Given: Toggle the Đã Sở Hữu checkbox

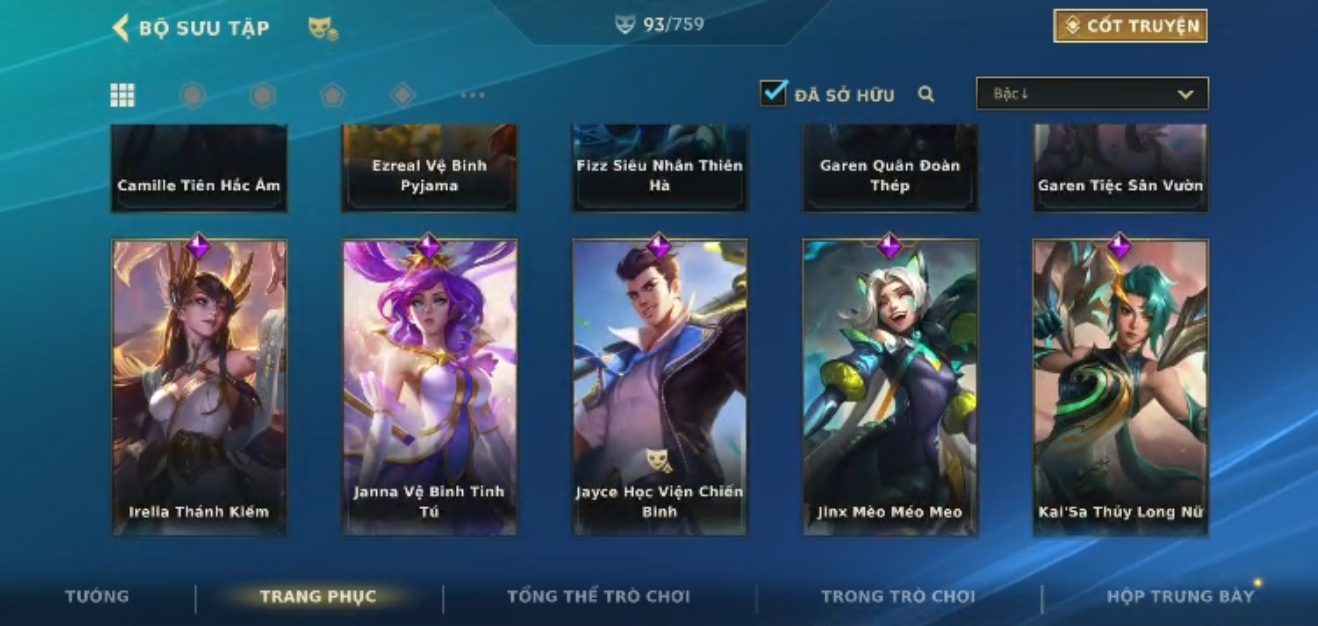Looking at the screenshot, I should [x=774, y=94].
